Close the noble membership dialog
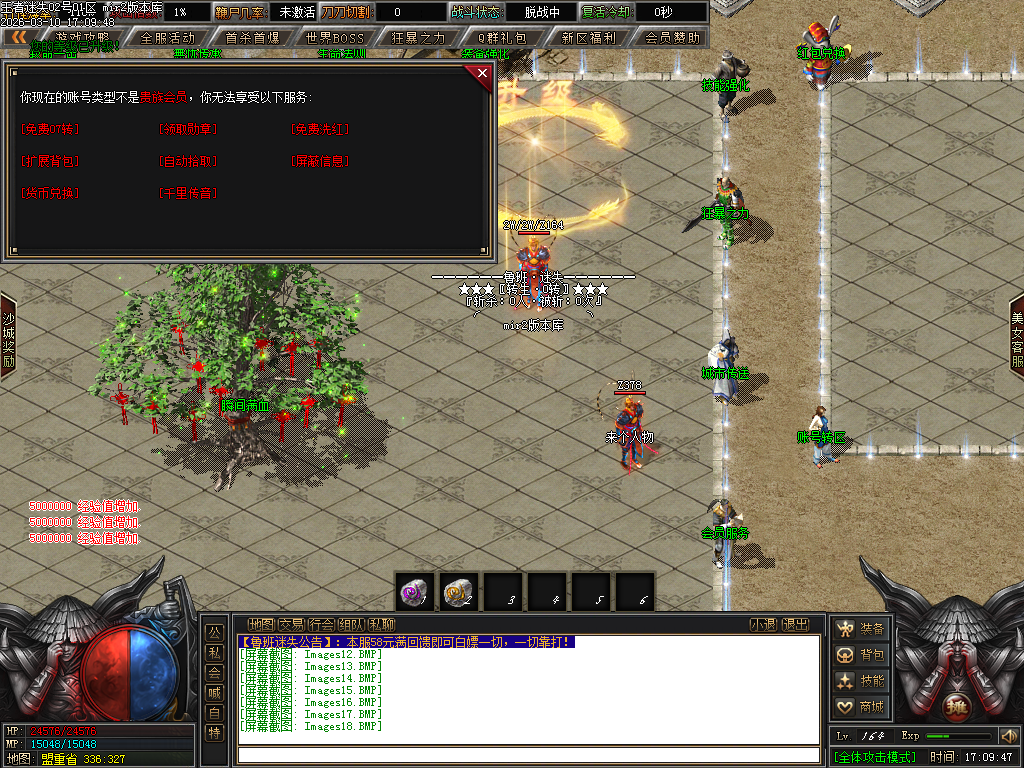The image size is (1024, 768). coord(482,74)
